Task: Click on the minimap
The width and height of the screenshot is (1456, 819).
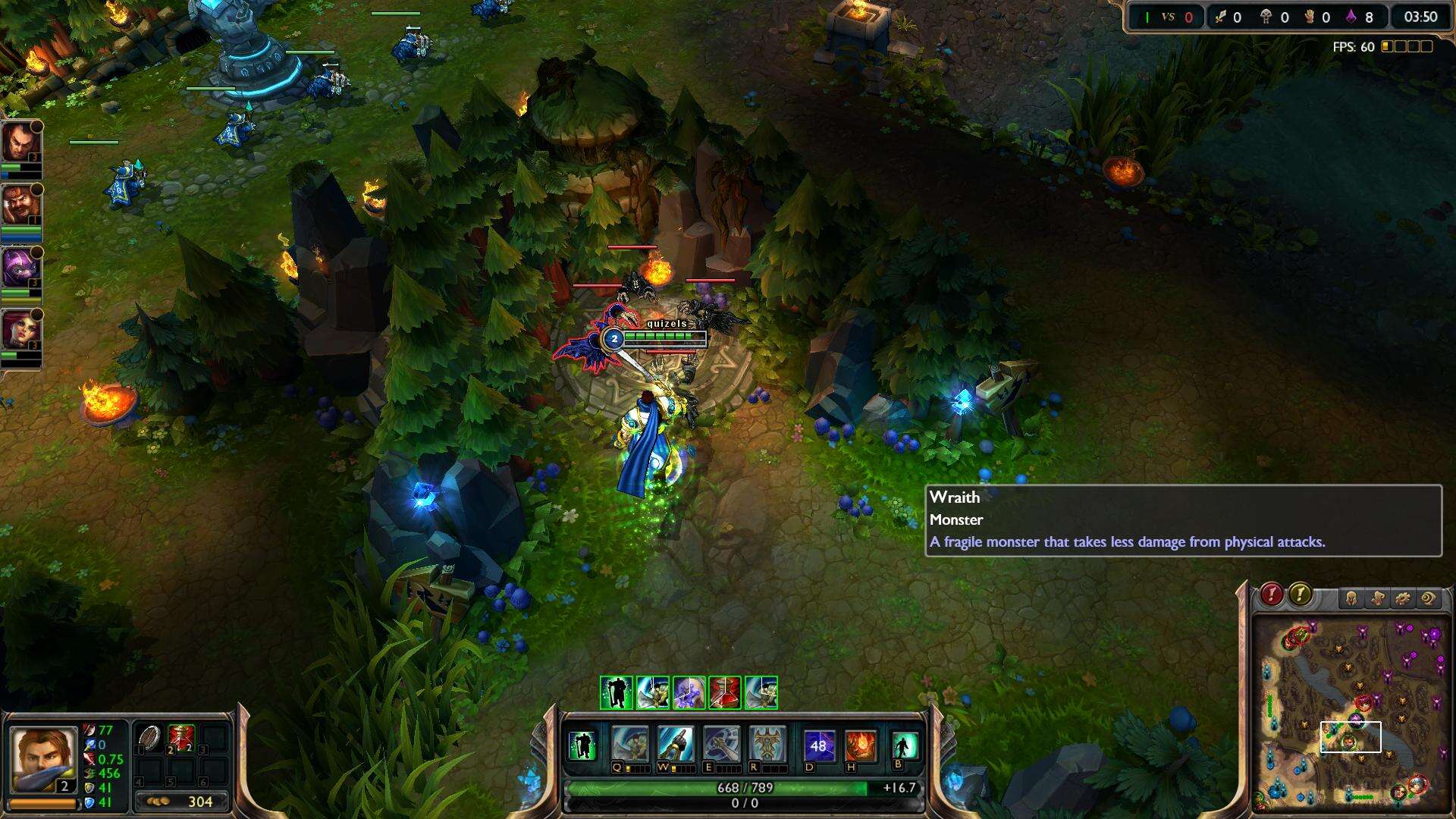Action: (1350, 713)
